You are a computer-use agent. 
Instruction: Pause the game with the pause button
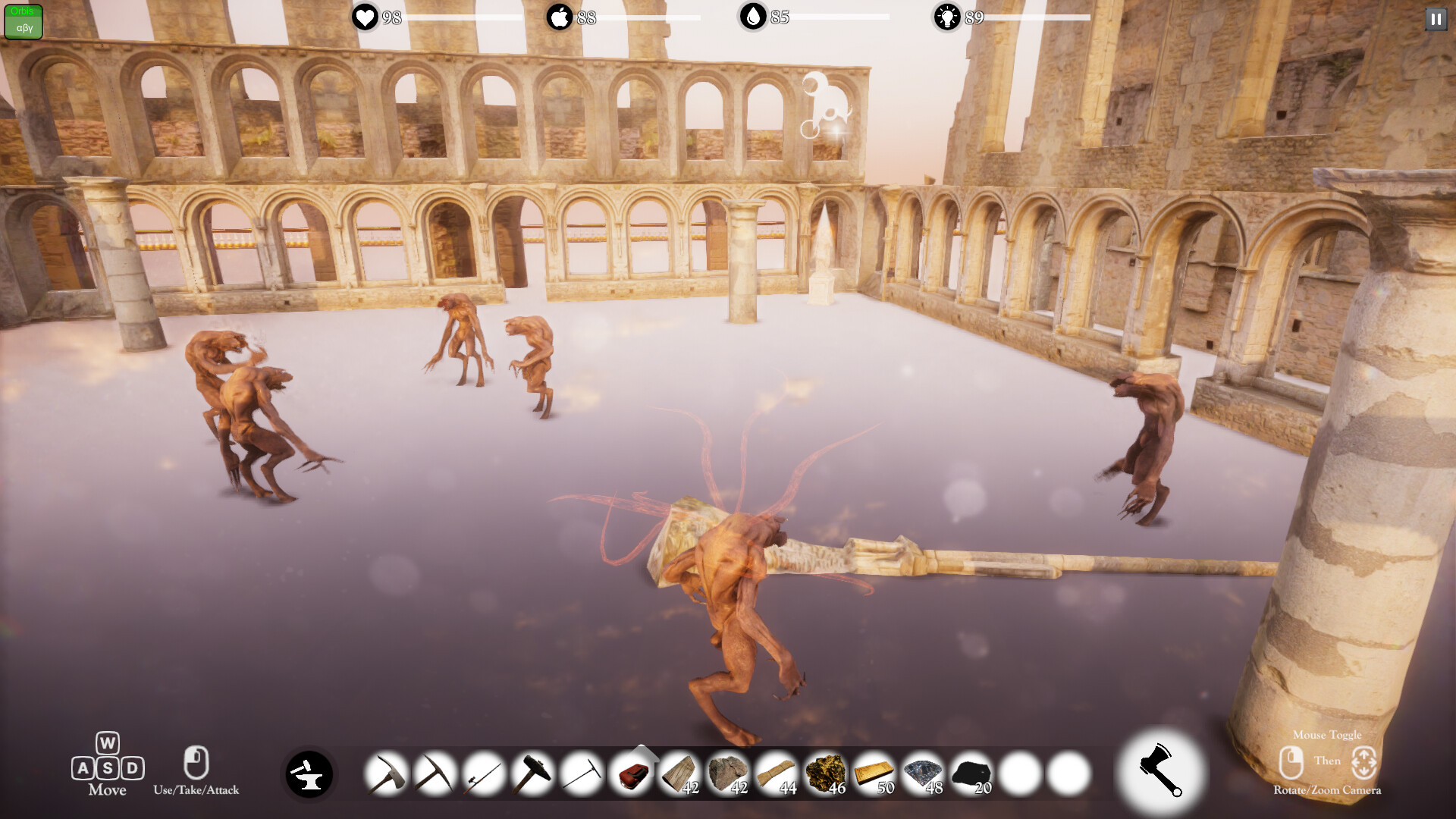tap(1436, 20)
